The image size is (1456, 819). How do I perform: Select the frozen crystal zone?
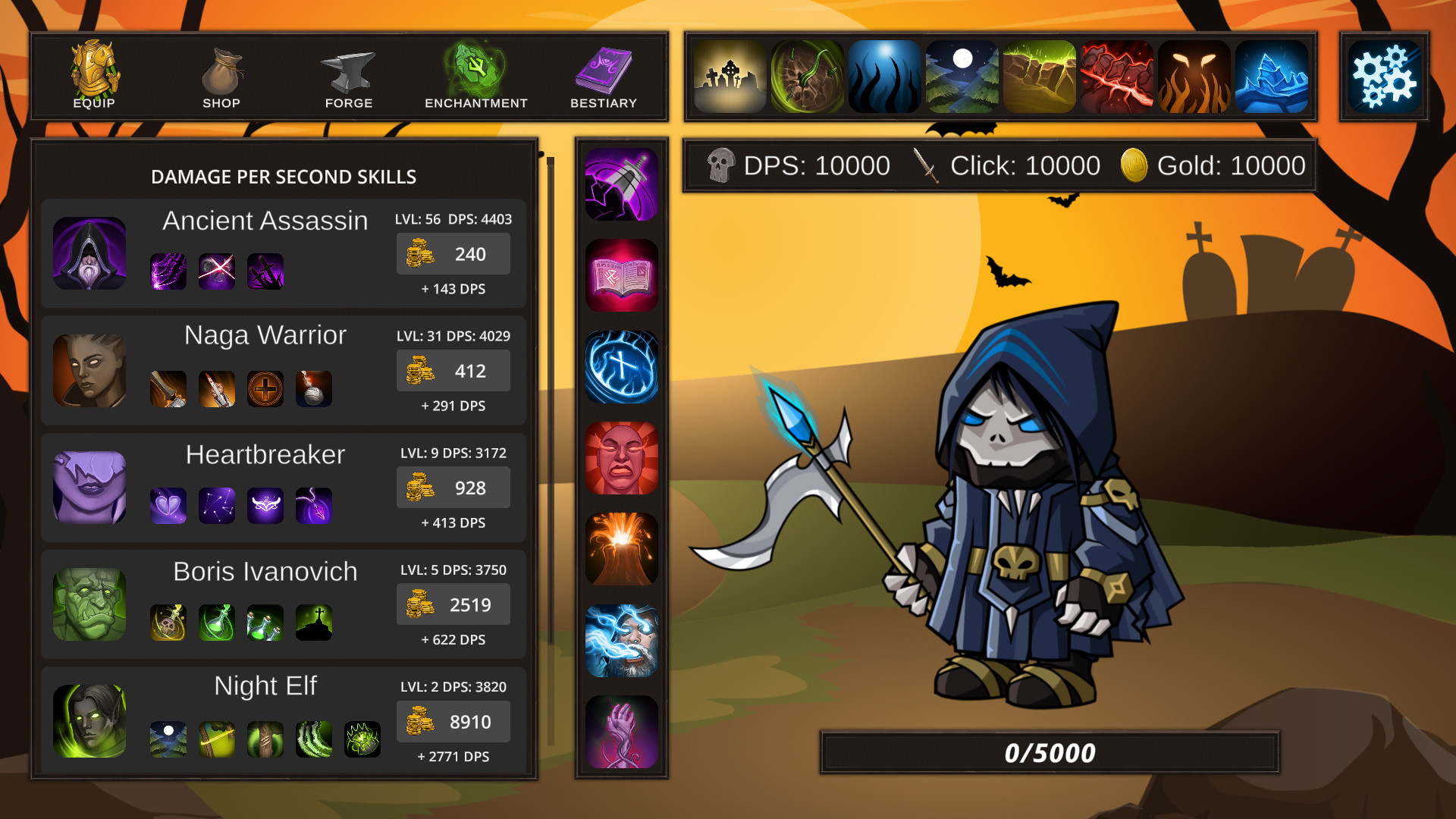click(x=1272, y=77)
